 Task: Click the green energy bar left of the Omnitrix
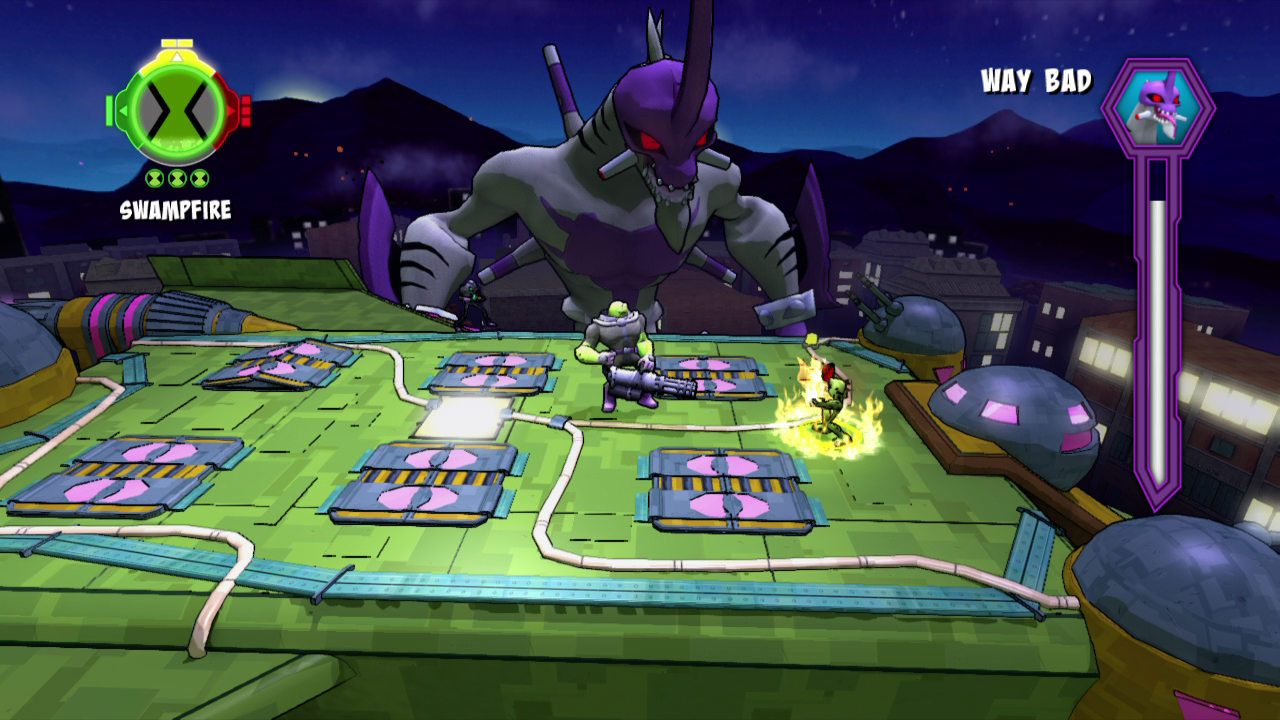pos(109,110)
